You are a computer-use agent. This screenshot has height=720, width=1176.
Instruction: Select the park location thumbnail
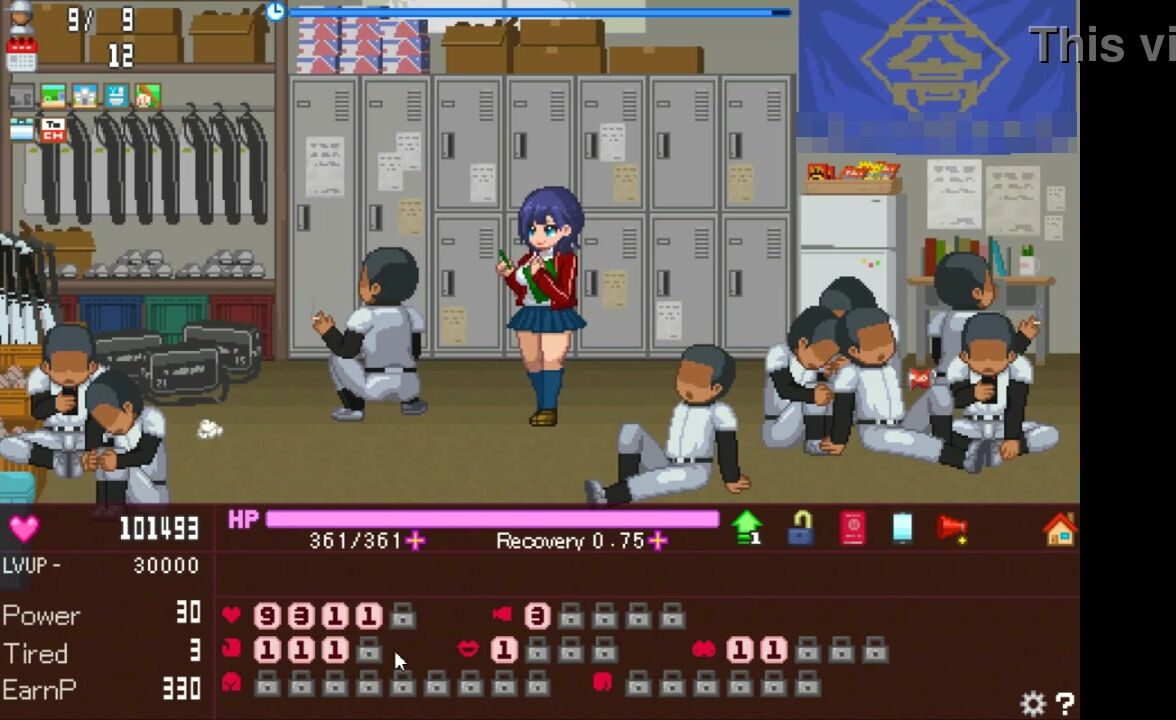pyautogui.click(x=53, y=96)
